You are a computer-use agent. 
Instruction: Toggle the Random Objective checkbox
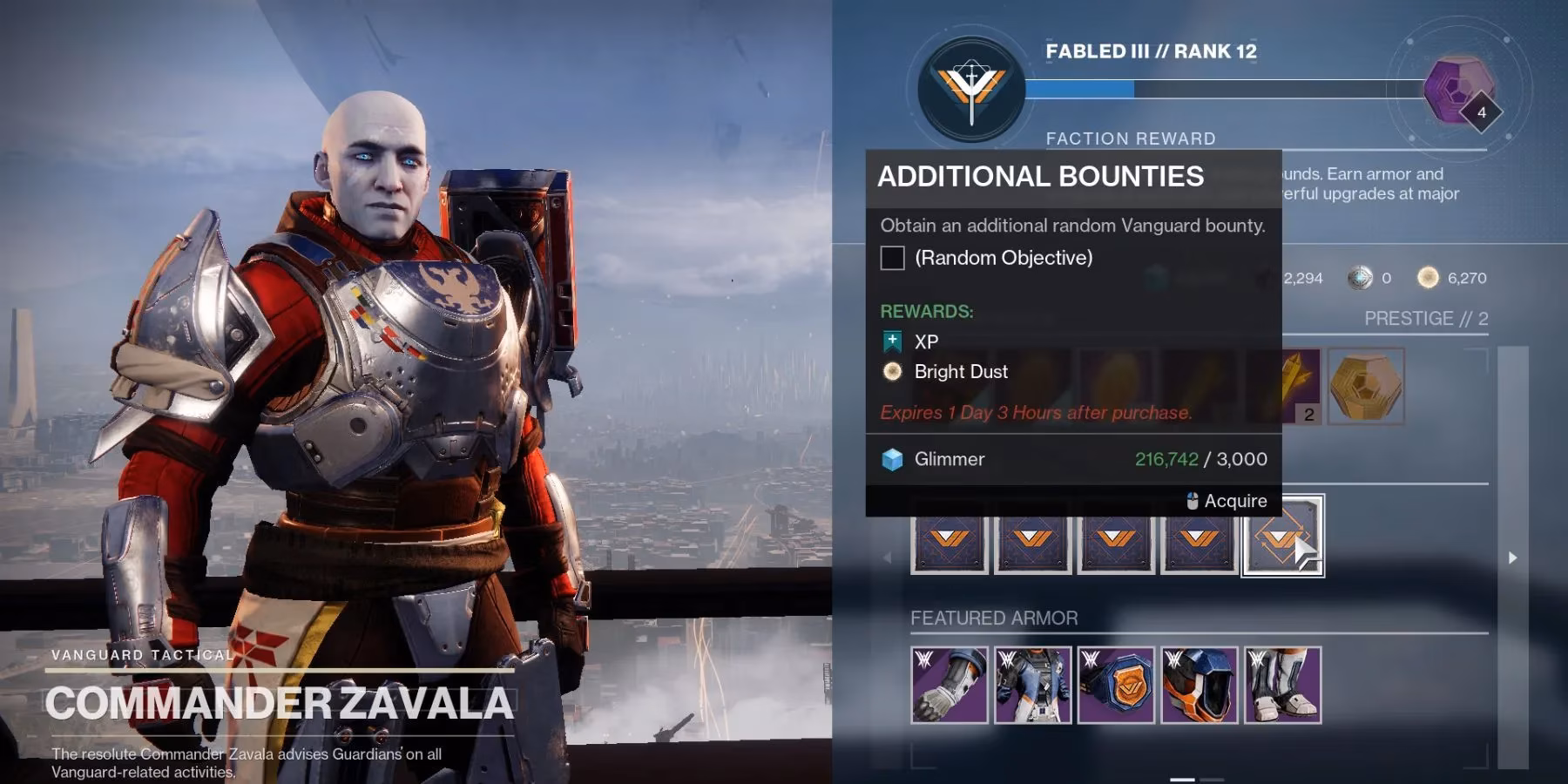click(x=890, y=258)
